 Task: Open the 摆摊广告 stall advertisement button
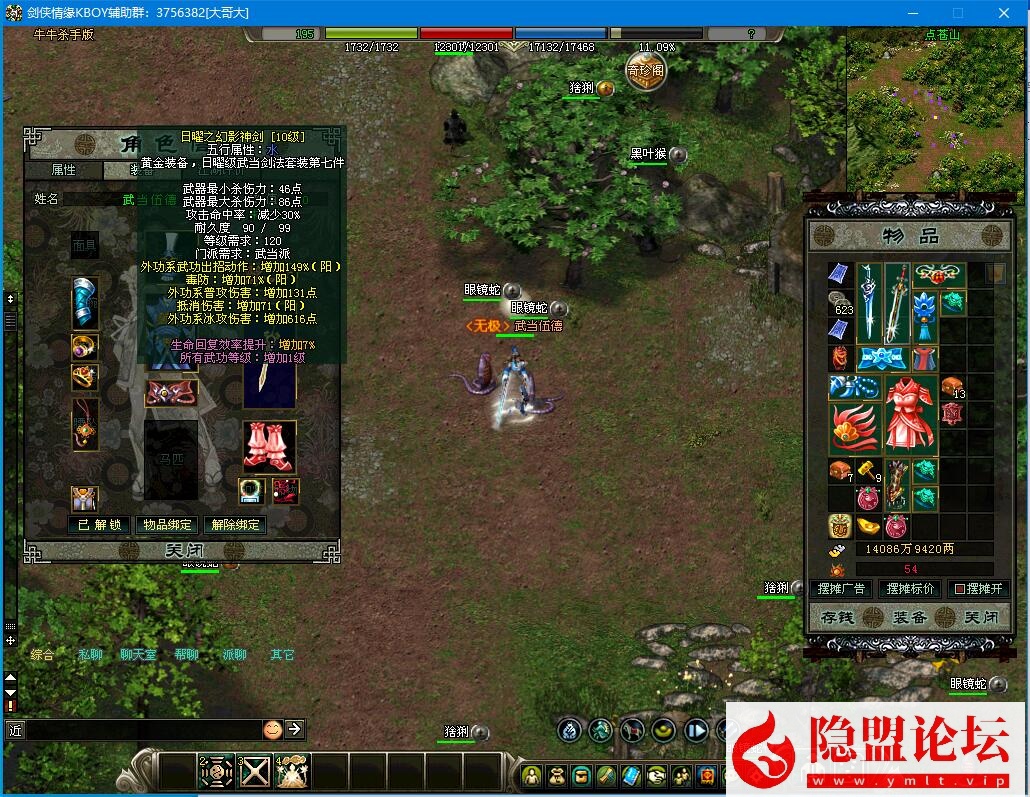pos(841,589)
